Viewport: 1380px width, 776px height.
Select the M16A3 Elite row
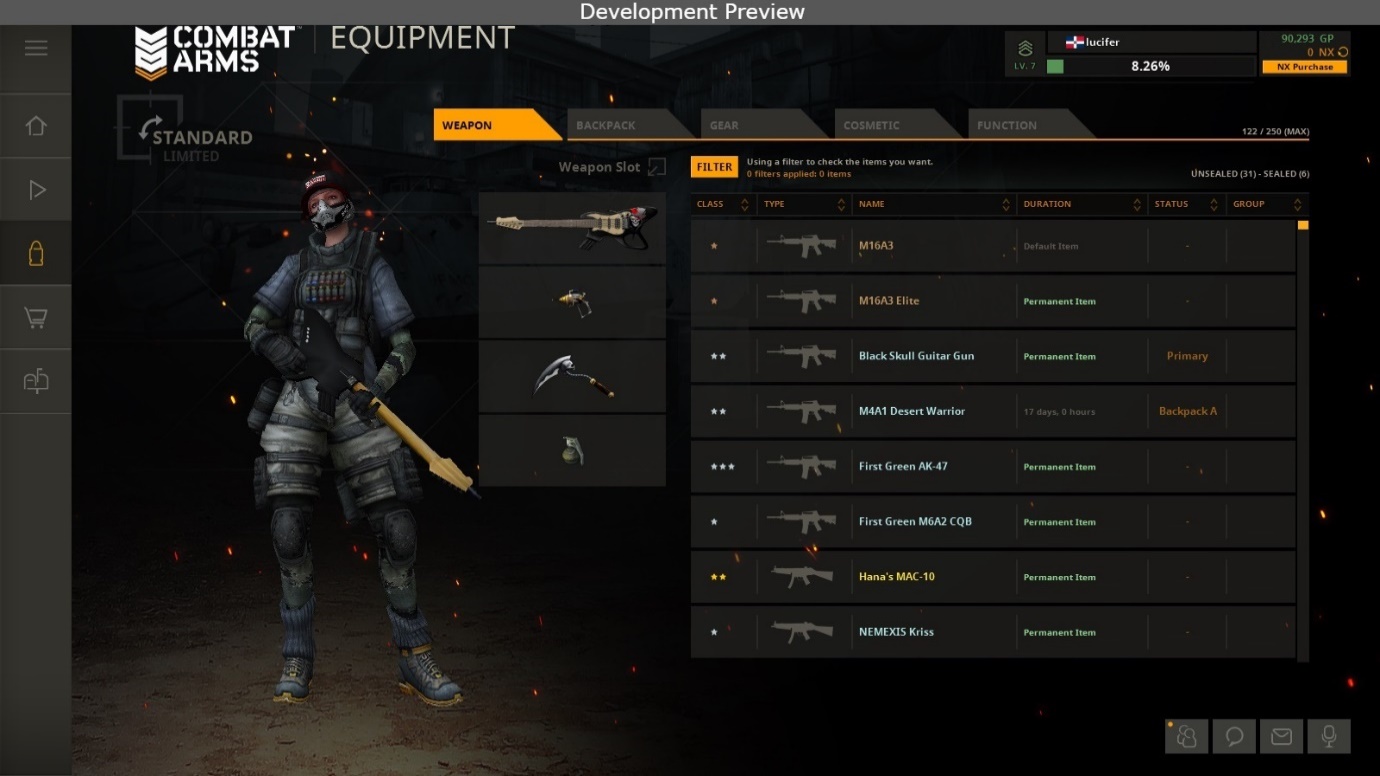point(992,301)
